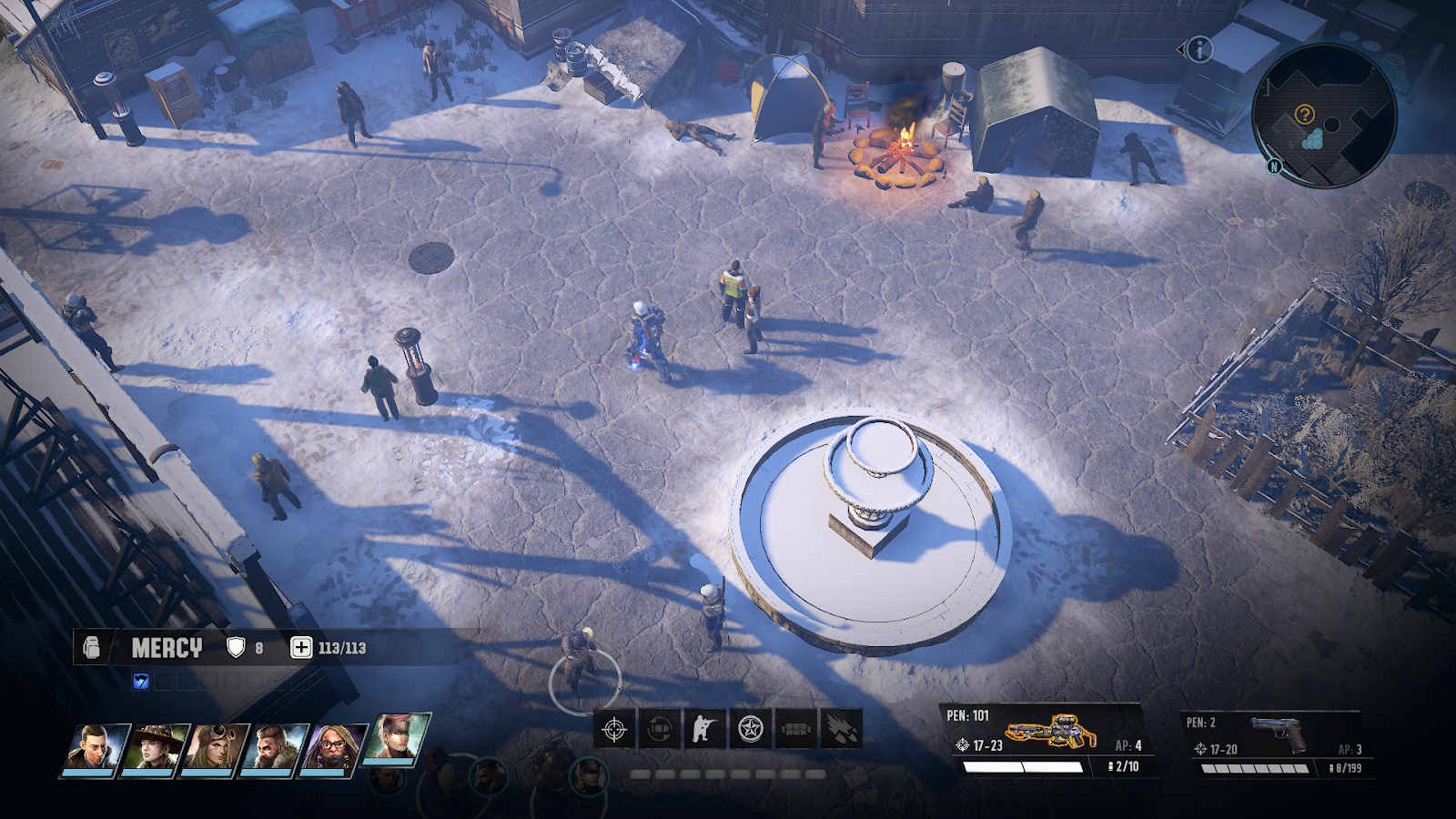Click the blue status effect icon under Mercy

pyautogui.click(x=140, y=681)
